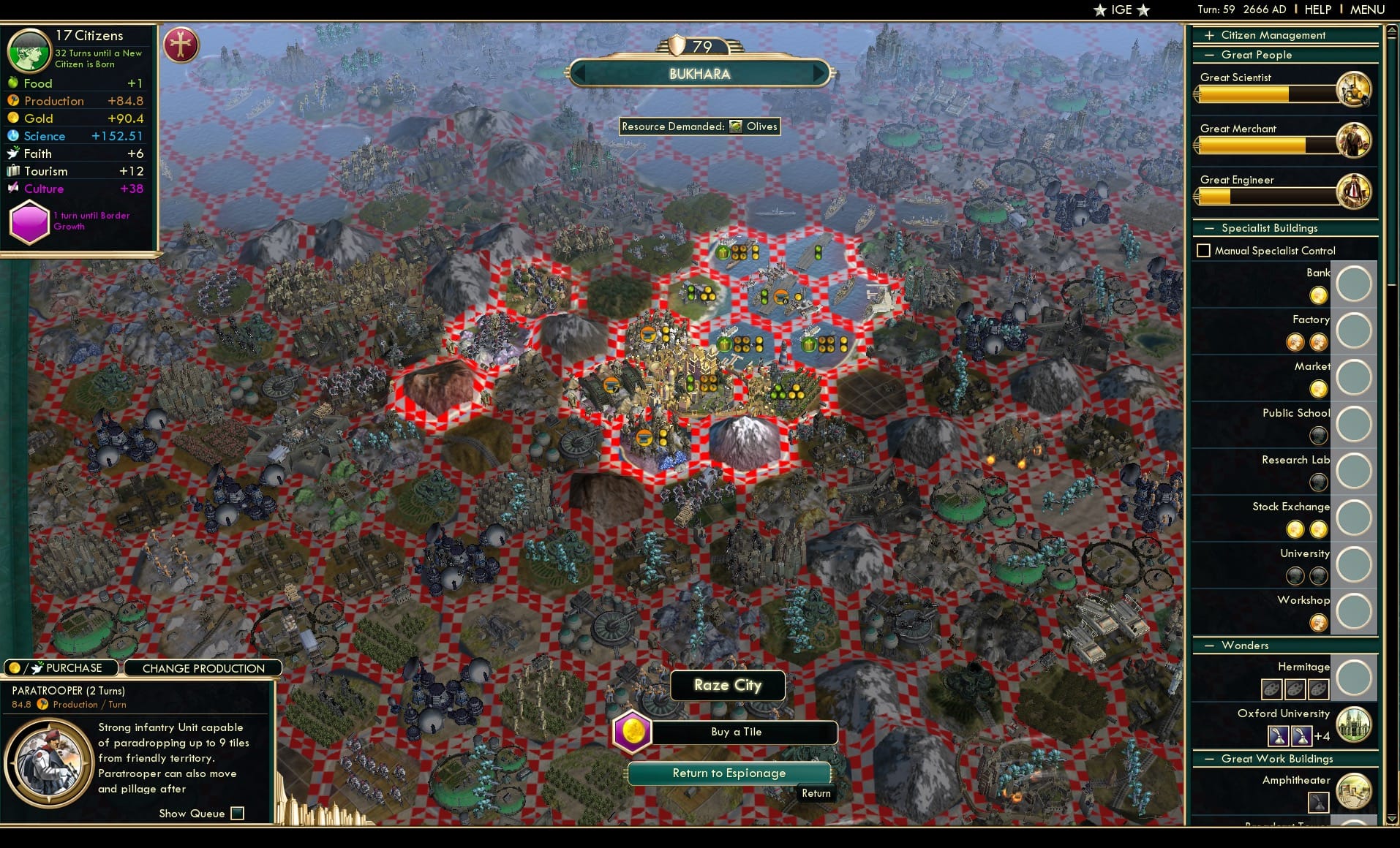Check the Show Queue box

click(x=238, y=813)
